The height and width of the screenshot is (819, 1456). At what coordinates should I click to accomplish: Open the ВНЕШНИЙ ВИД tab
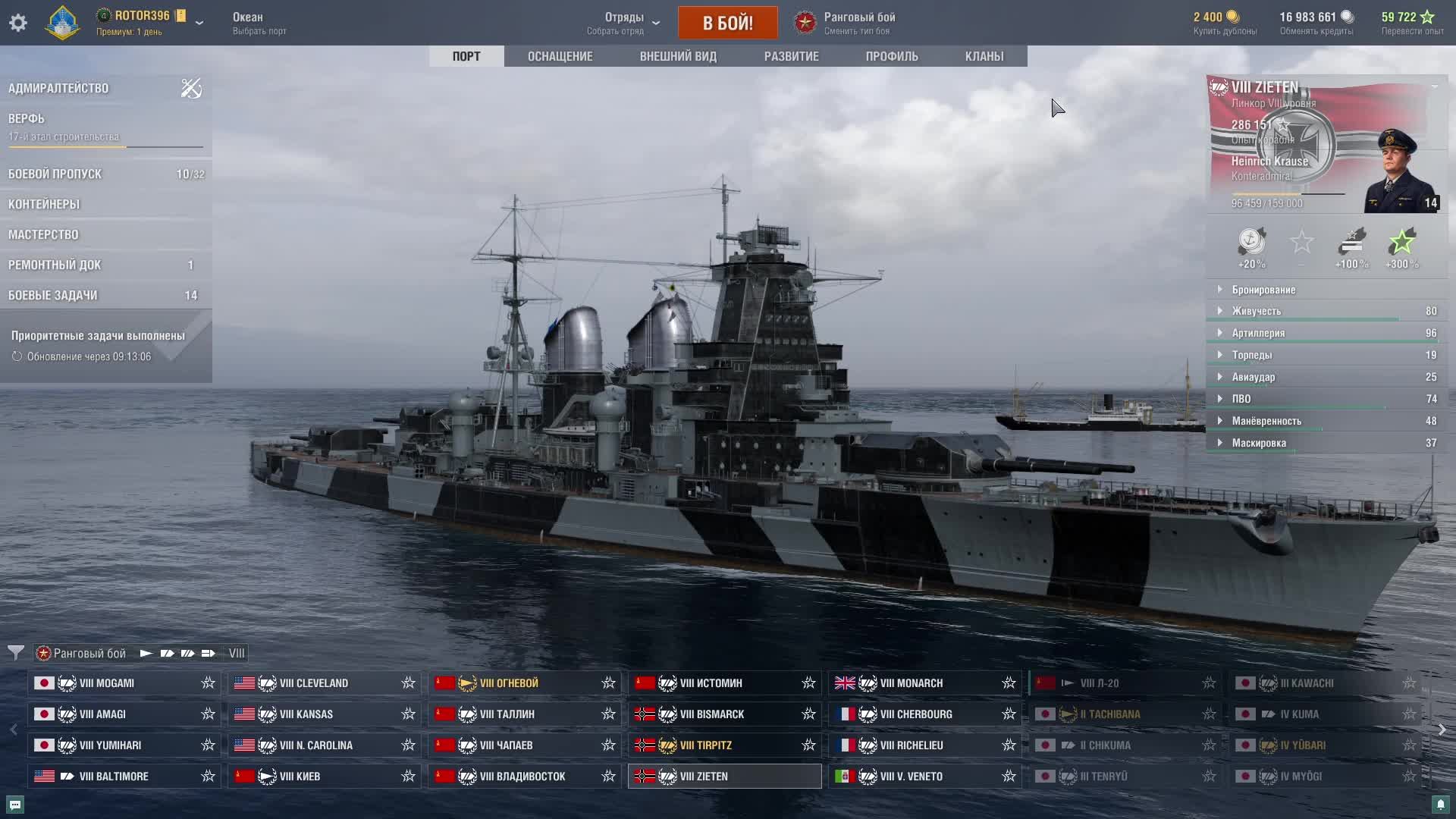click(x=678, y=56)
